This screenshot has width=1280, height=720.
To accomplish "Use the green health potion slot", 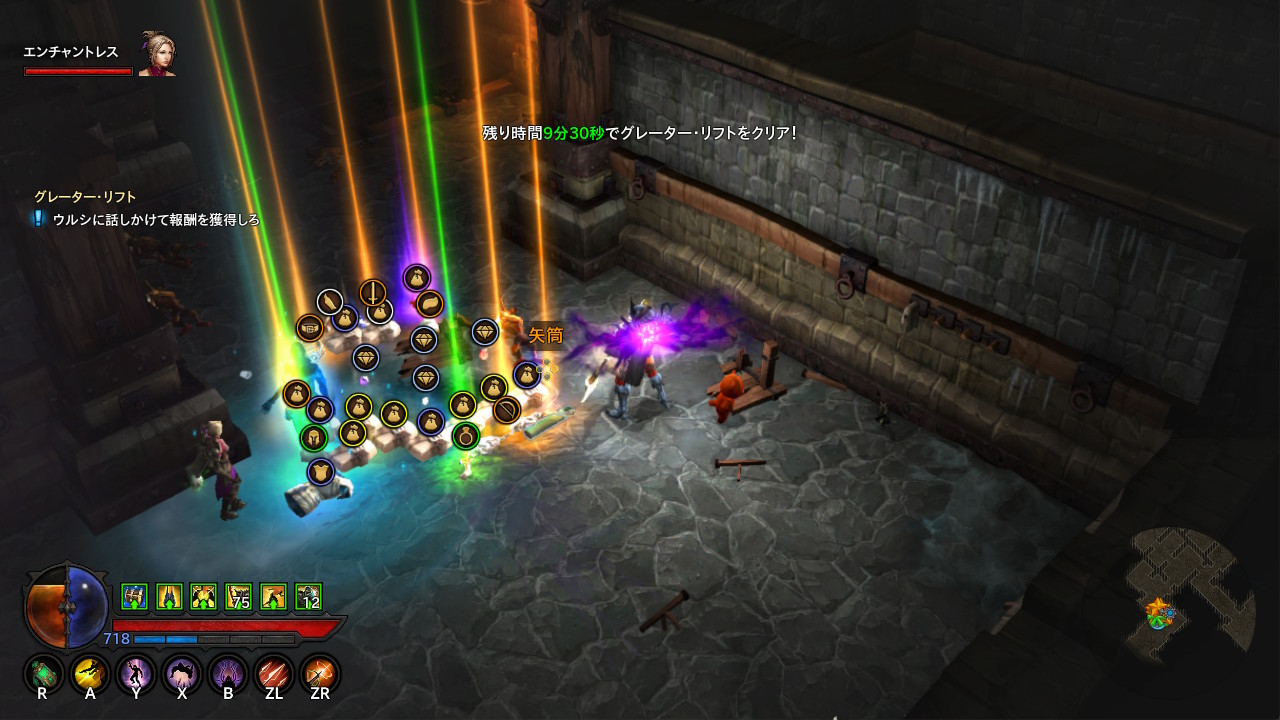I will [43, 674].
